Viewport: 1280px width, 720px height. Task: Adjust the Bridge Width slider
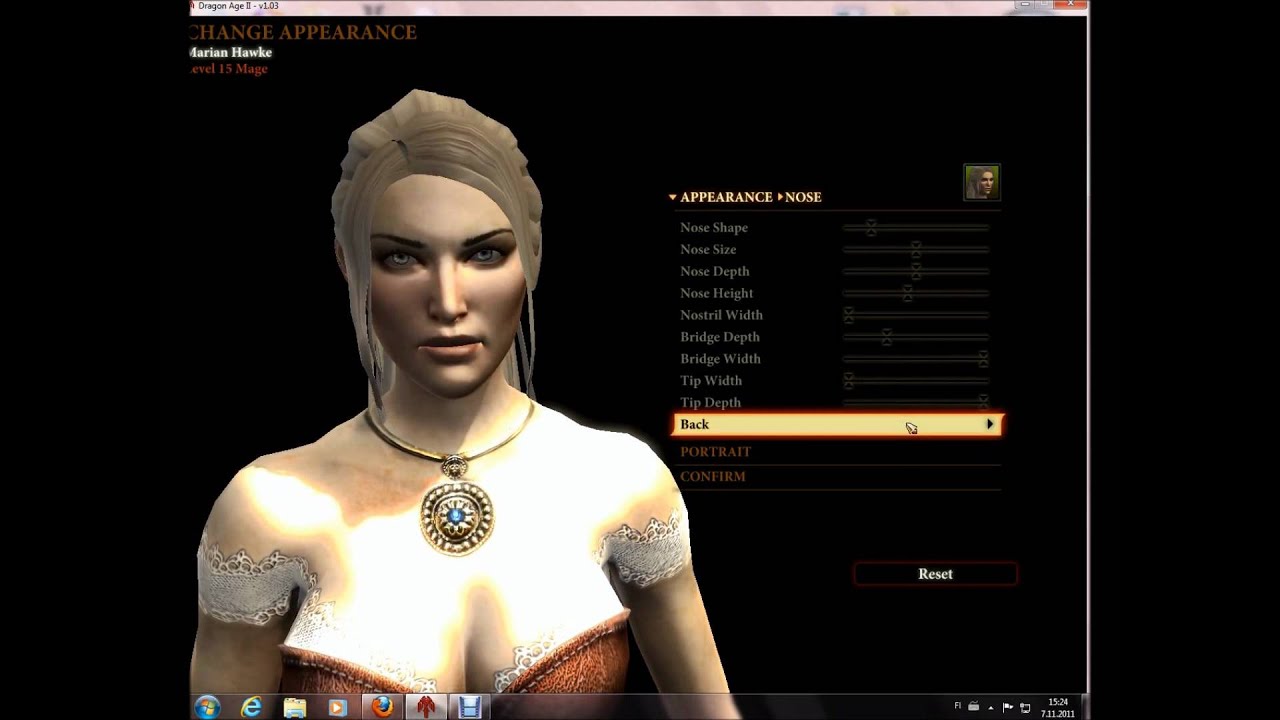[983, 359]
